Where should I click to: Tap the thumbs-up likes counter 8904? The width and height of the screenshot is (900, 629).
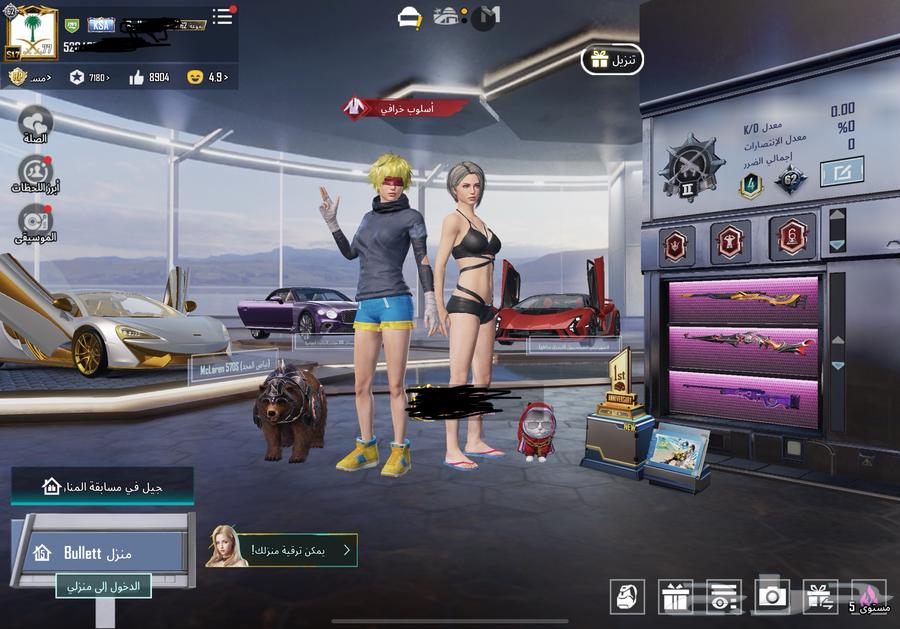tap(150, 77)
